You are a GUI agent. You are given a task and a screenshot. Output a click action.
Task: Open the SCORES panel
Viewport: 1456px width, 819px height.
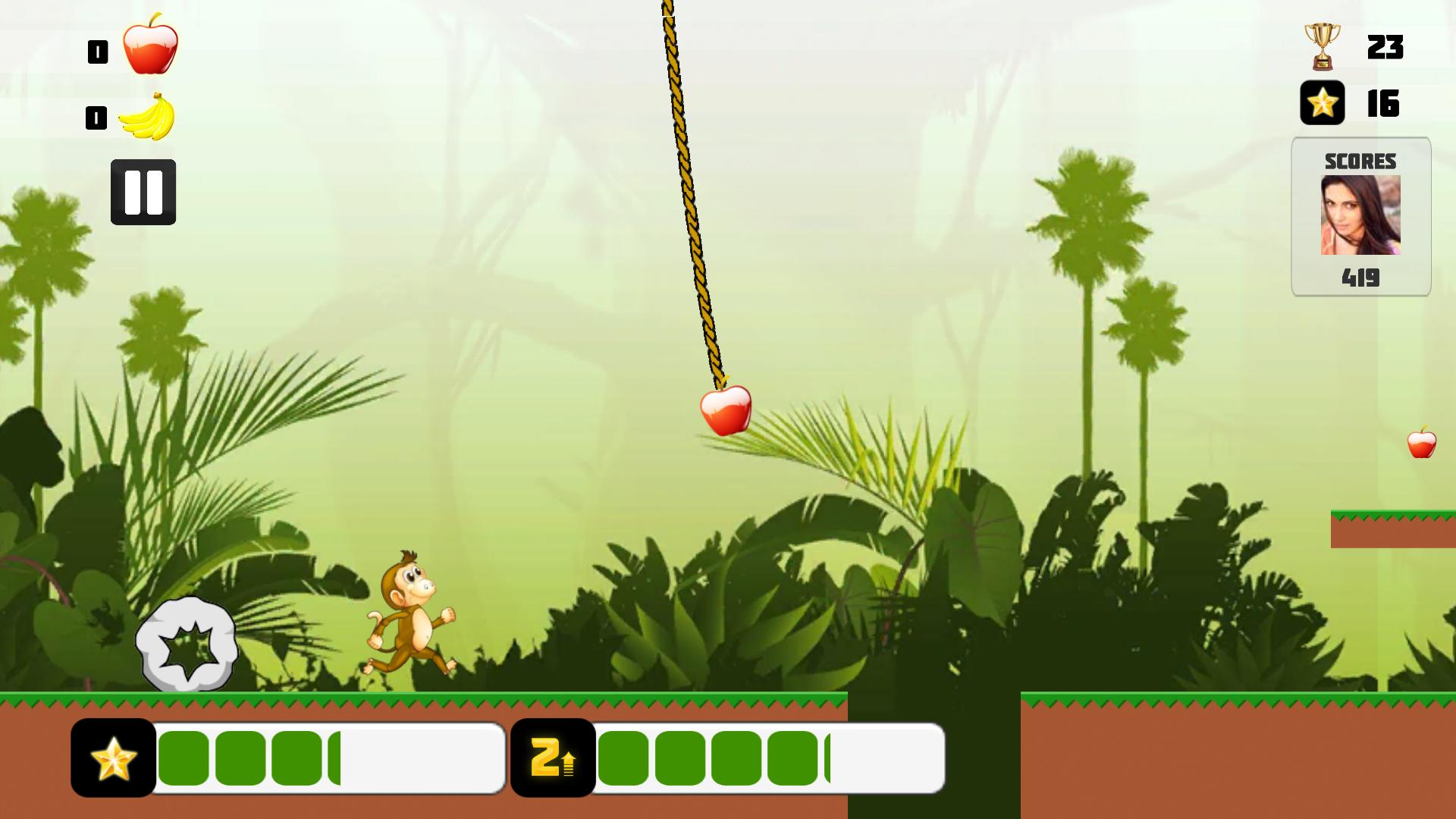[1360, 161]
